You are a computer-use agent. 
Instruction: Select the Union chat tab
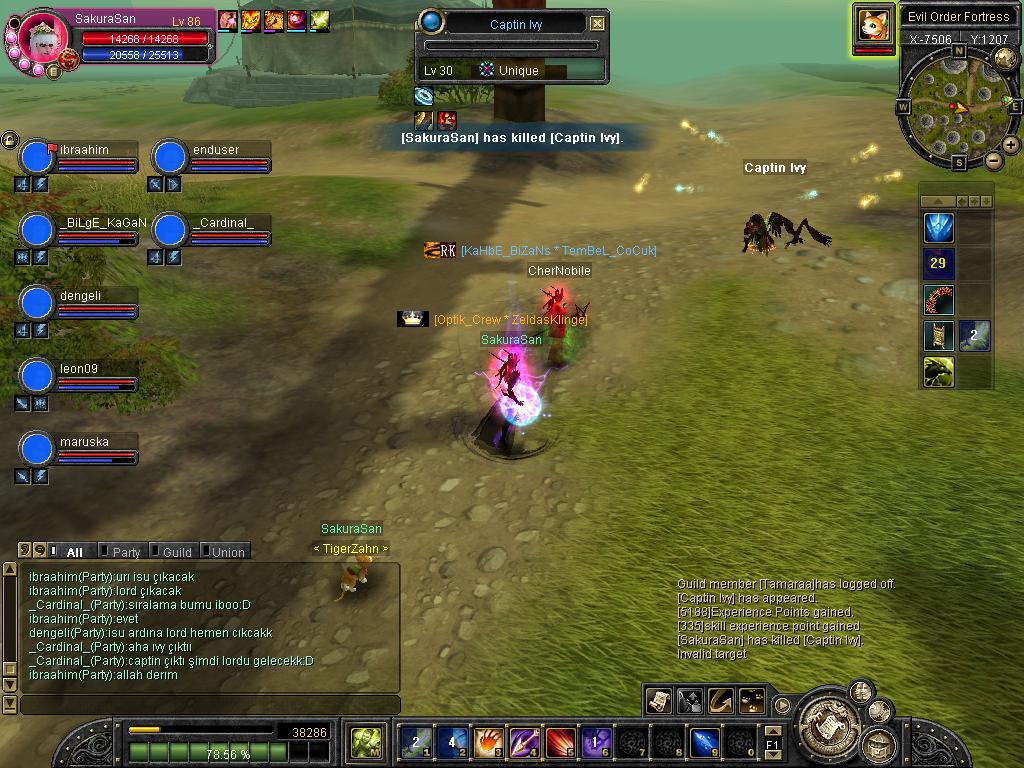point(227,552)
